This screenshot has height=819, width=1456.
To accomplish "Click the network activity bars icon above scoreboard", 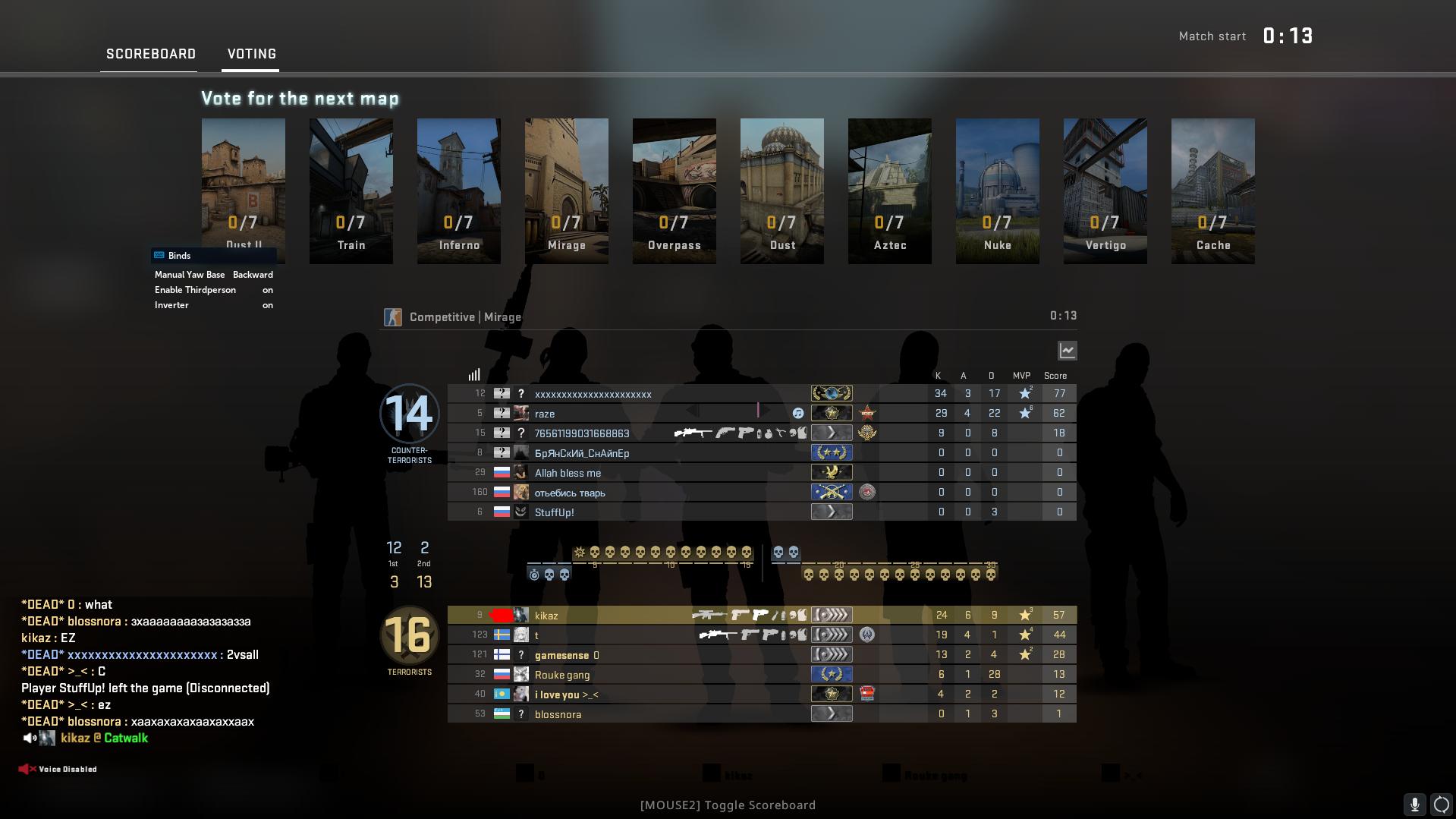I will pyautogui.click(x=475, y=374).
